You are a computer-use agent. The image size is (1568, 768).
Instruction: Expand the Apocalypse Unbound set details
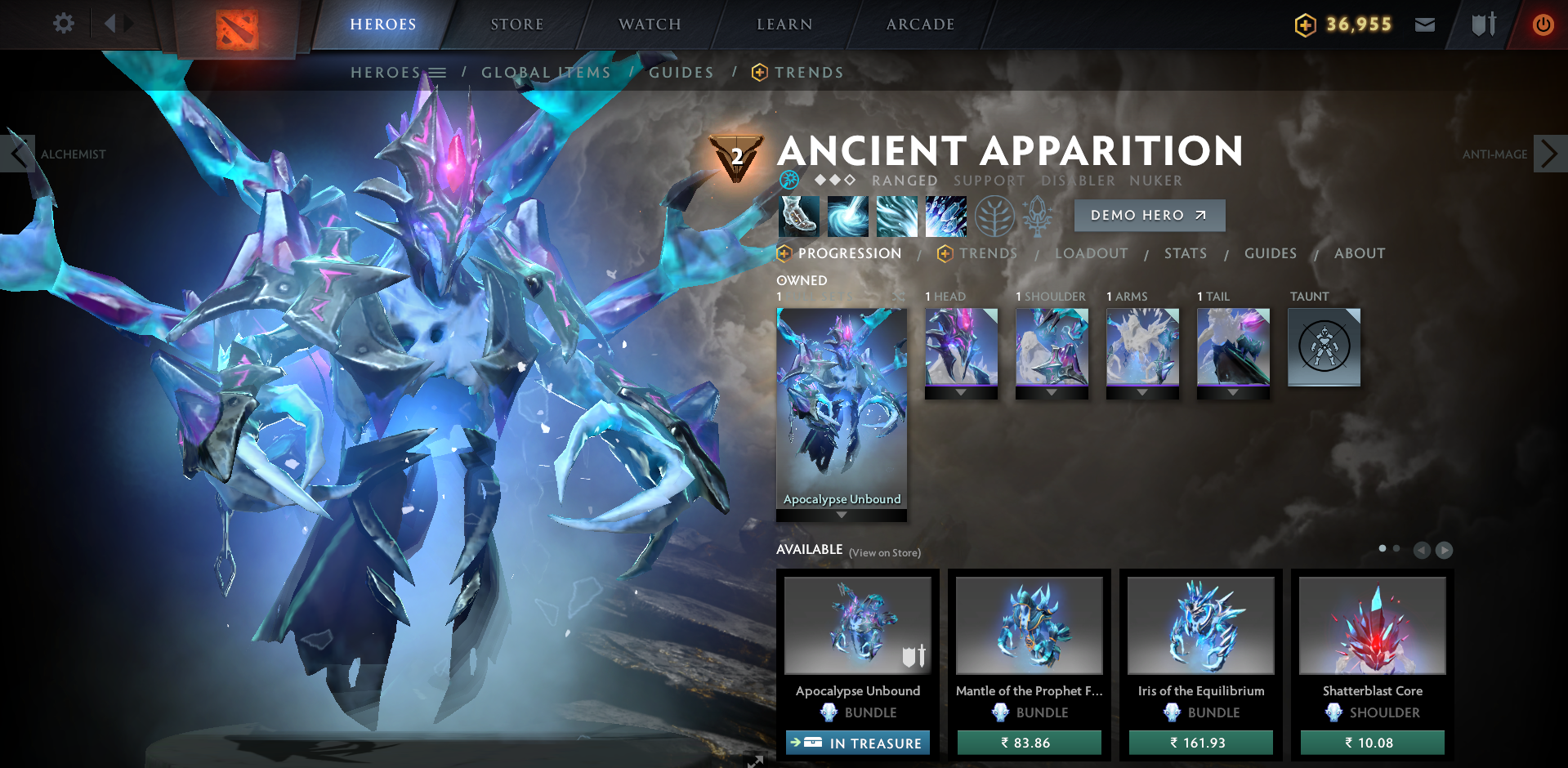[x=841, y=514]
